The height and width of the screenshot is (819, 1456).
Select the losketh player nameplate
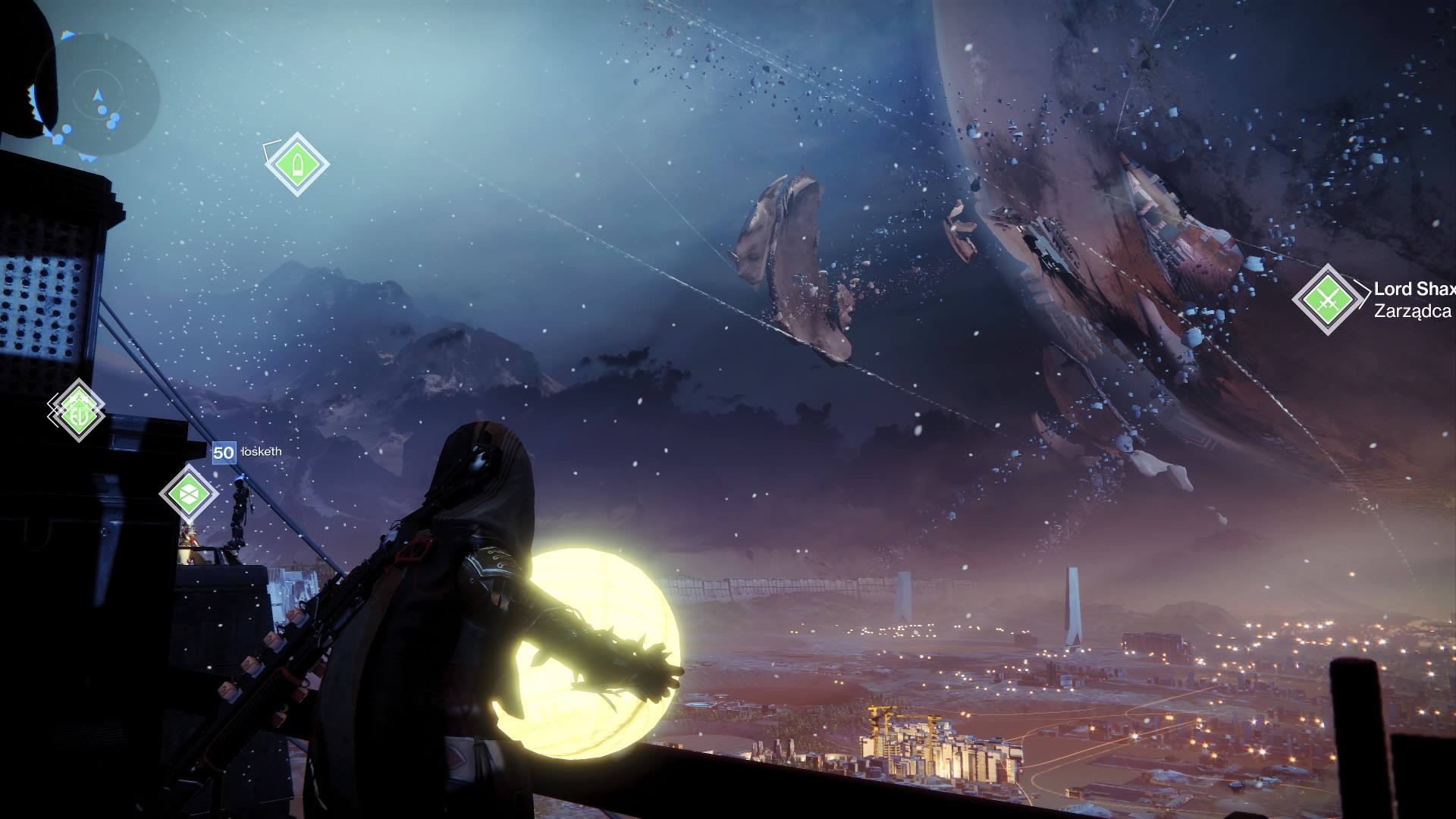tap(248, 452)
